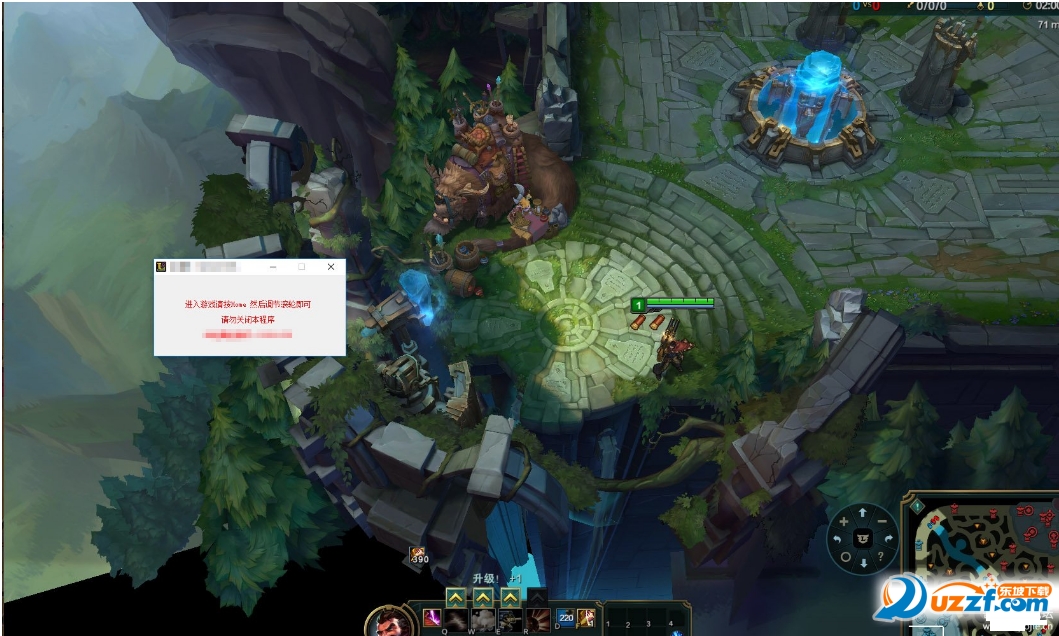Level up the W ability with its arrow

point(483,598)
